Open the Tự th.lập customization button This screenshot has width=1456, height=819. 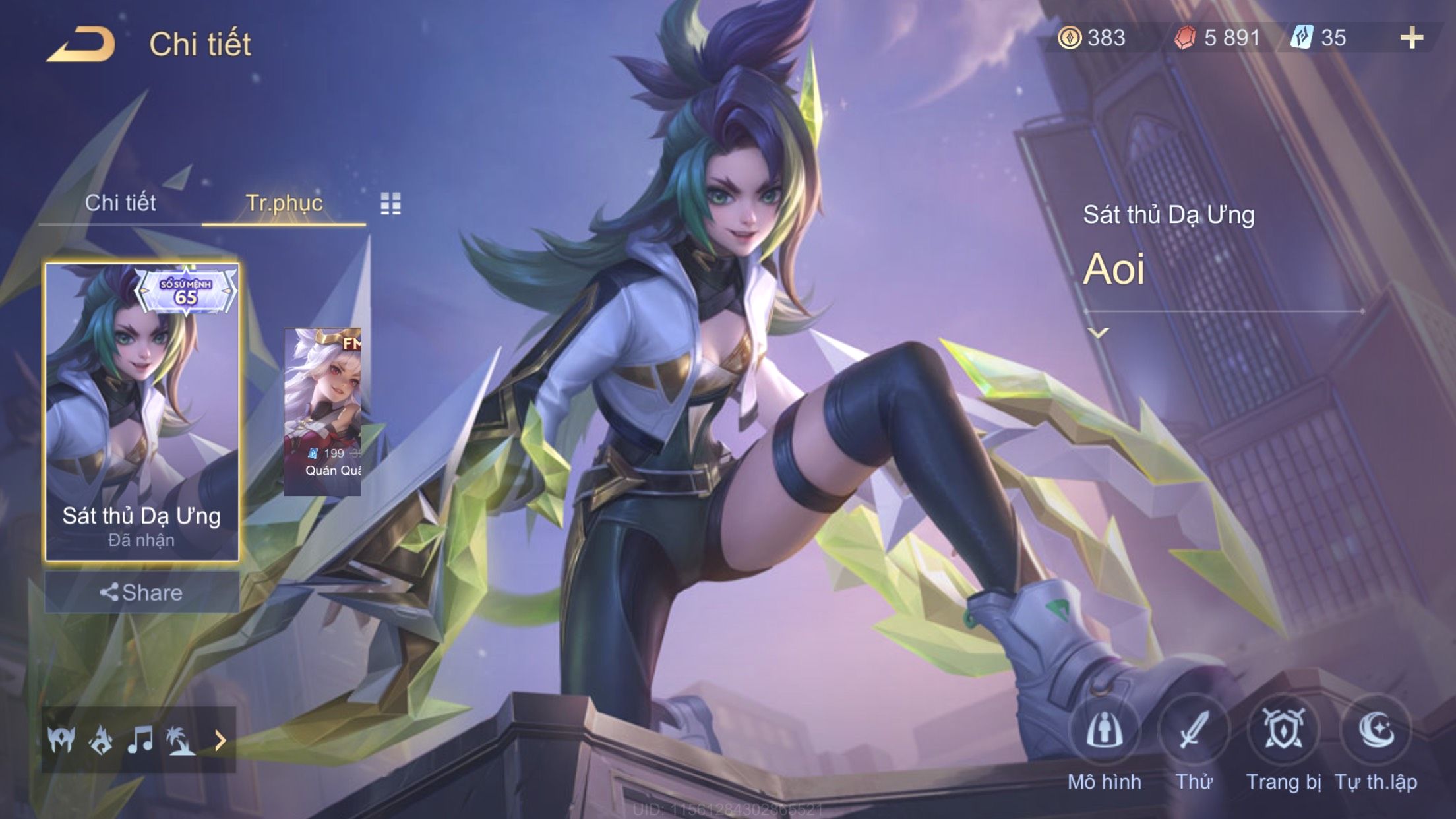pos(1376,731)
